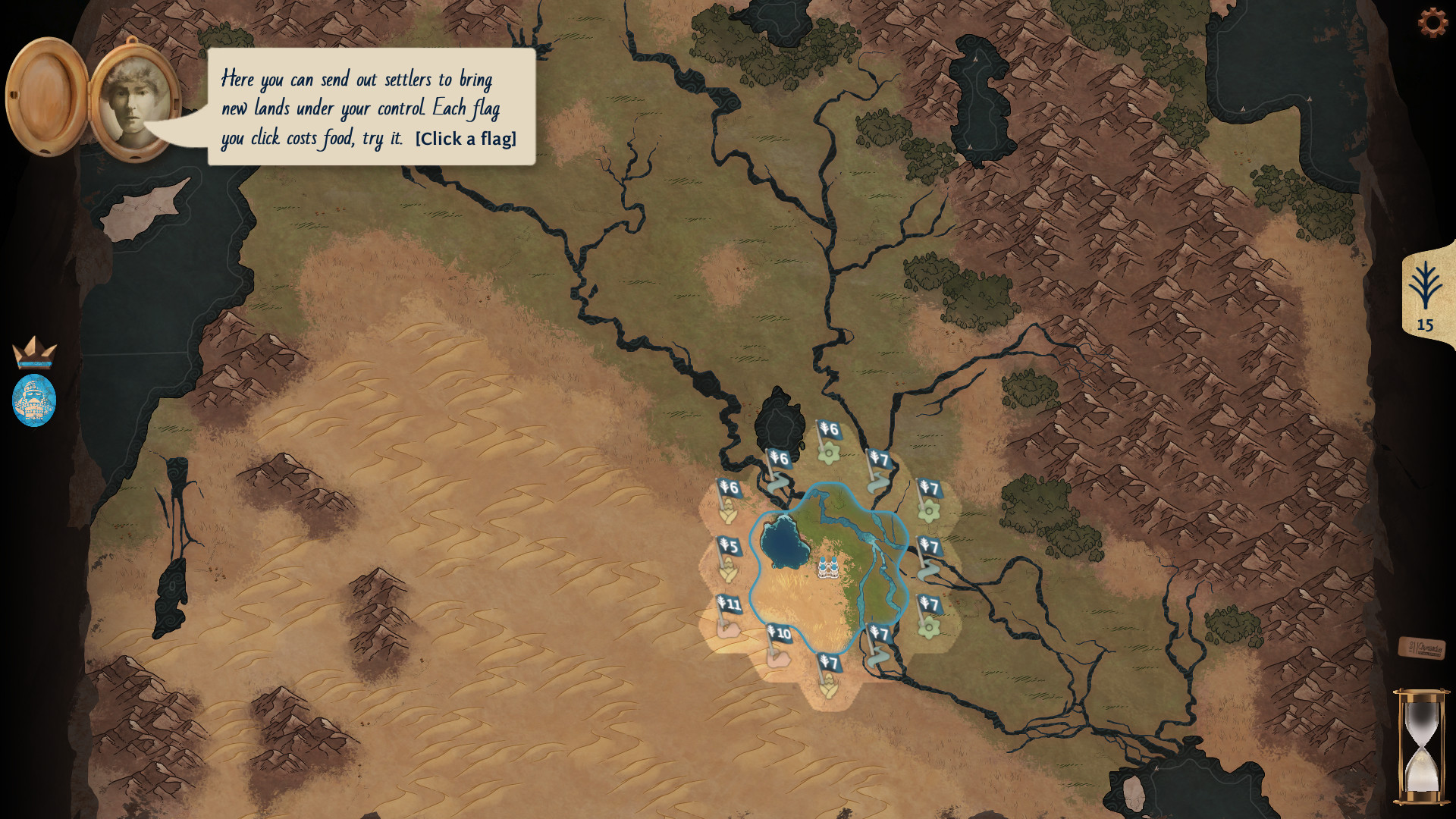
Task: Click the [Click a flag] tutorial prompt
Action: point(465,139)
